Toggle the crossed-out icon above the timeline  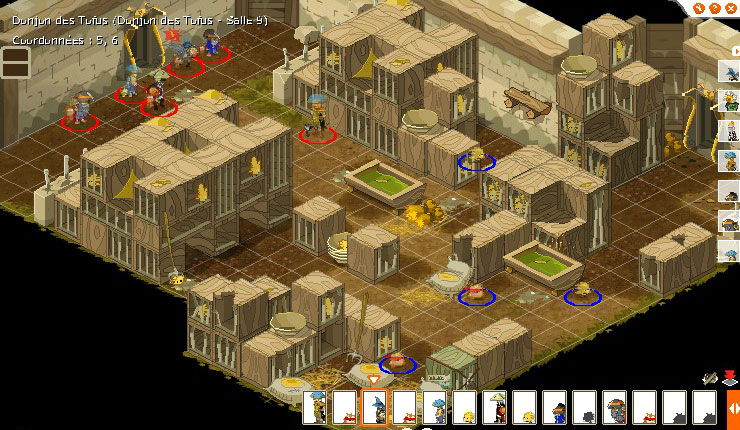(x=711, y=379)
